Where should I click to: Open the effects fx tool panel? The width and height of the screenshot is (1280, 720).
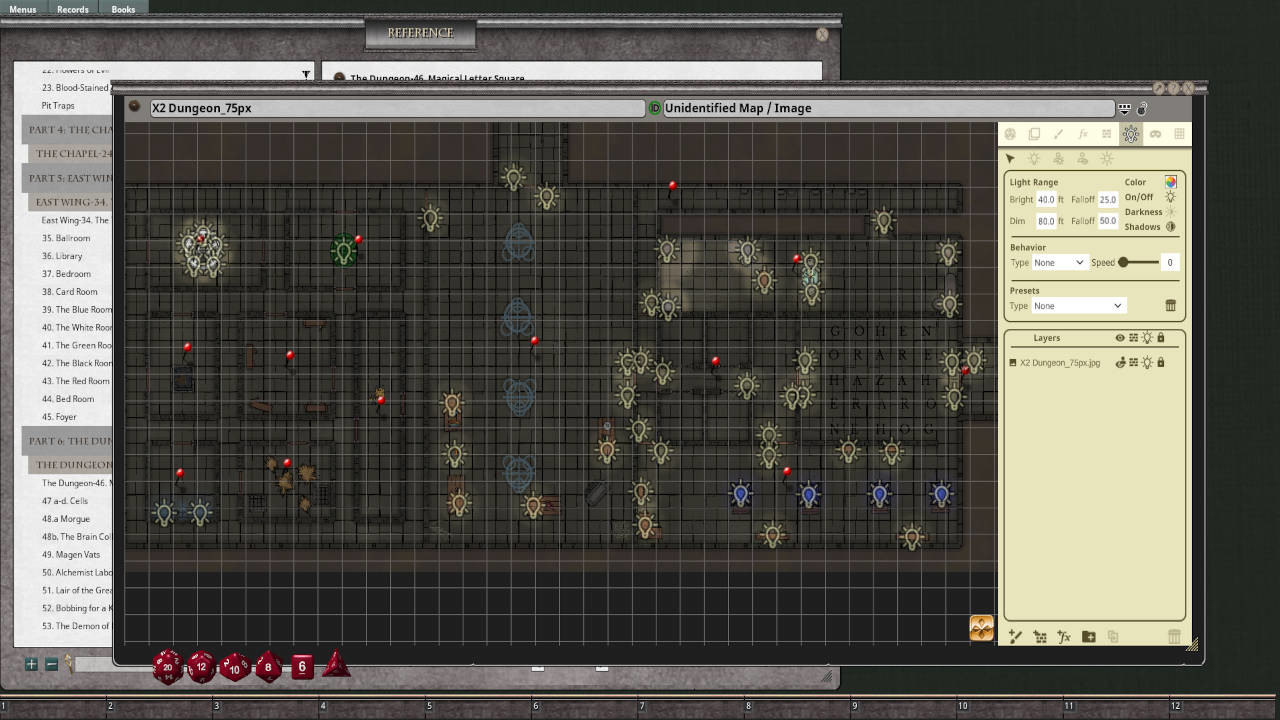(x=1083, y=134)
